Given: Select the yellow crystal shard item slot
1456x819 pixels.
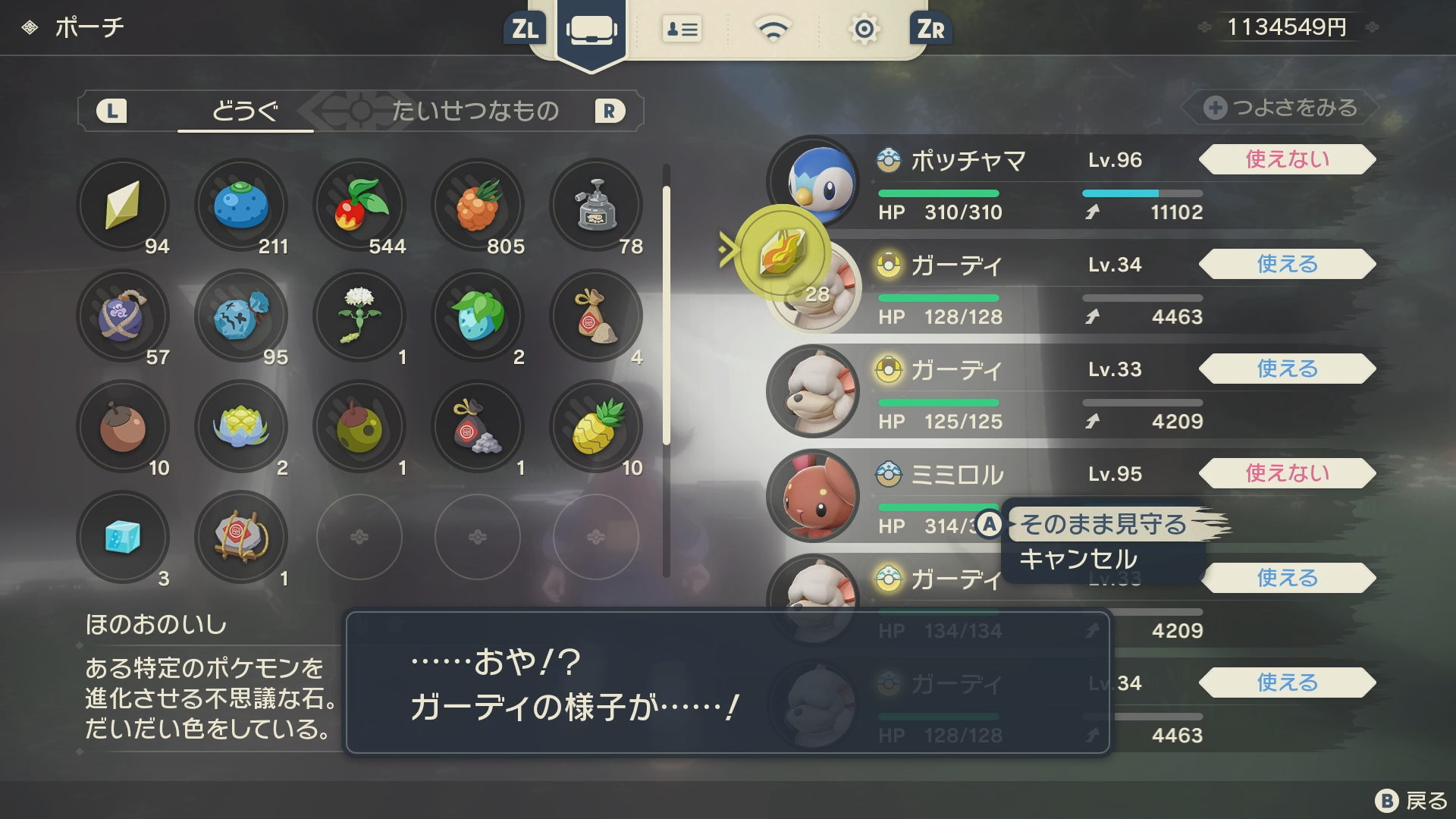Looking at the screenshot, I should pos(123,206).
